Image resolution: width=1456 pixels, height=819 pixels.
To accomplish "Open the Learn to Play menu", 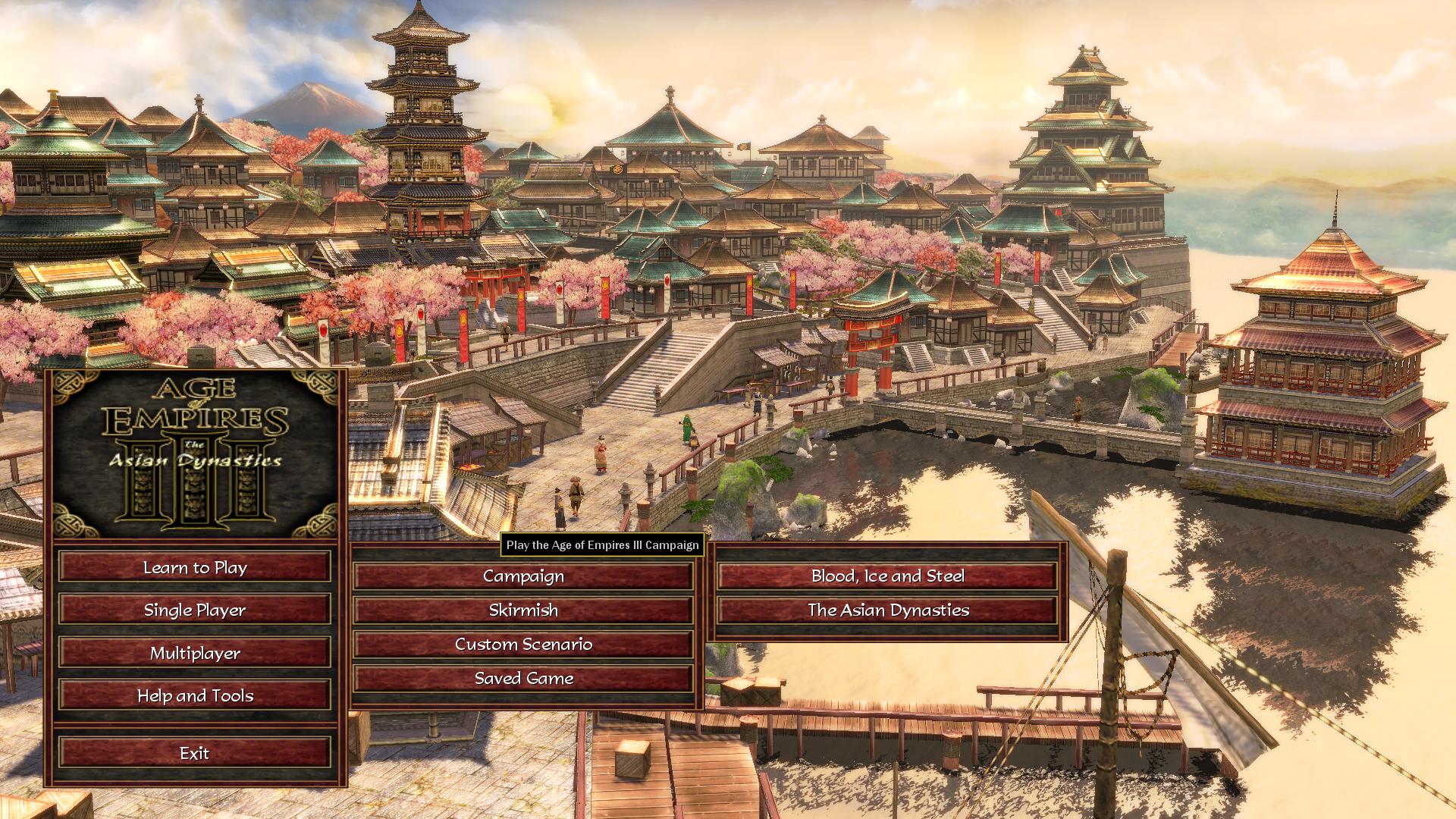I will click(195, 567).
